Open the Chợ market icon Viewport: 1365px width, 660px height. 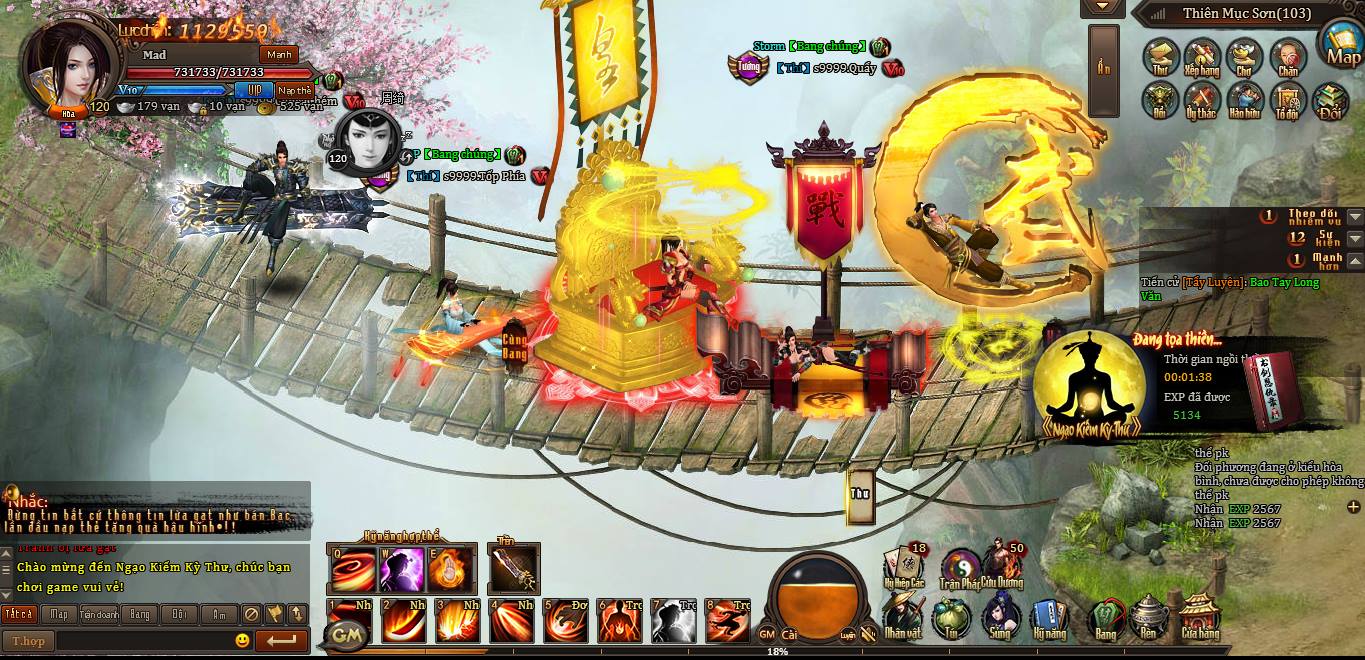click(x=1245, y=58)
